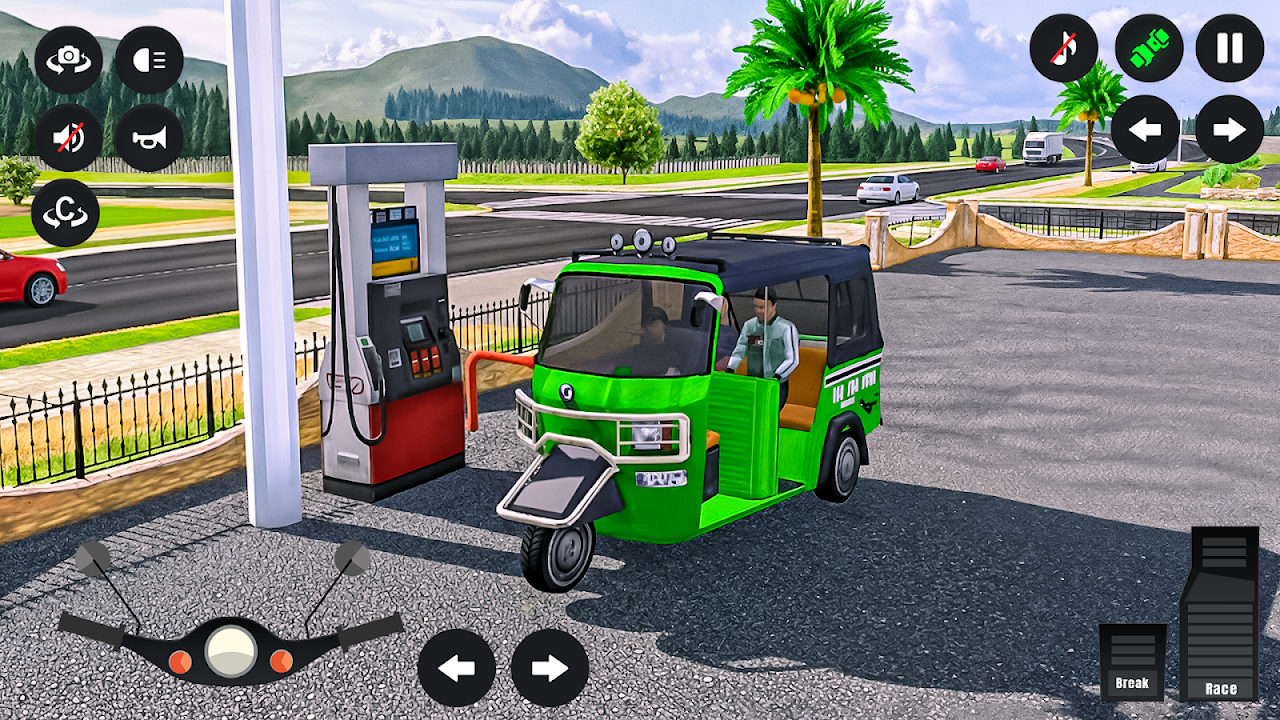Steer right with arrow nearest the Break pedal

(x=550, y=668)
